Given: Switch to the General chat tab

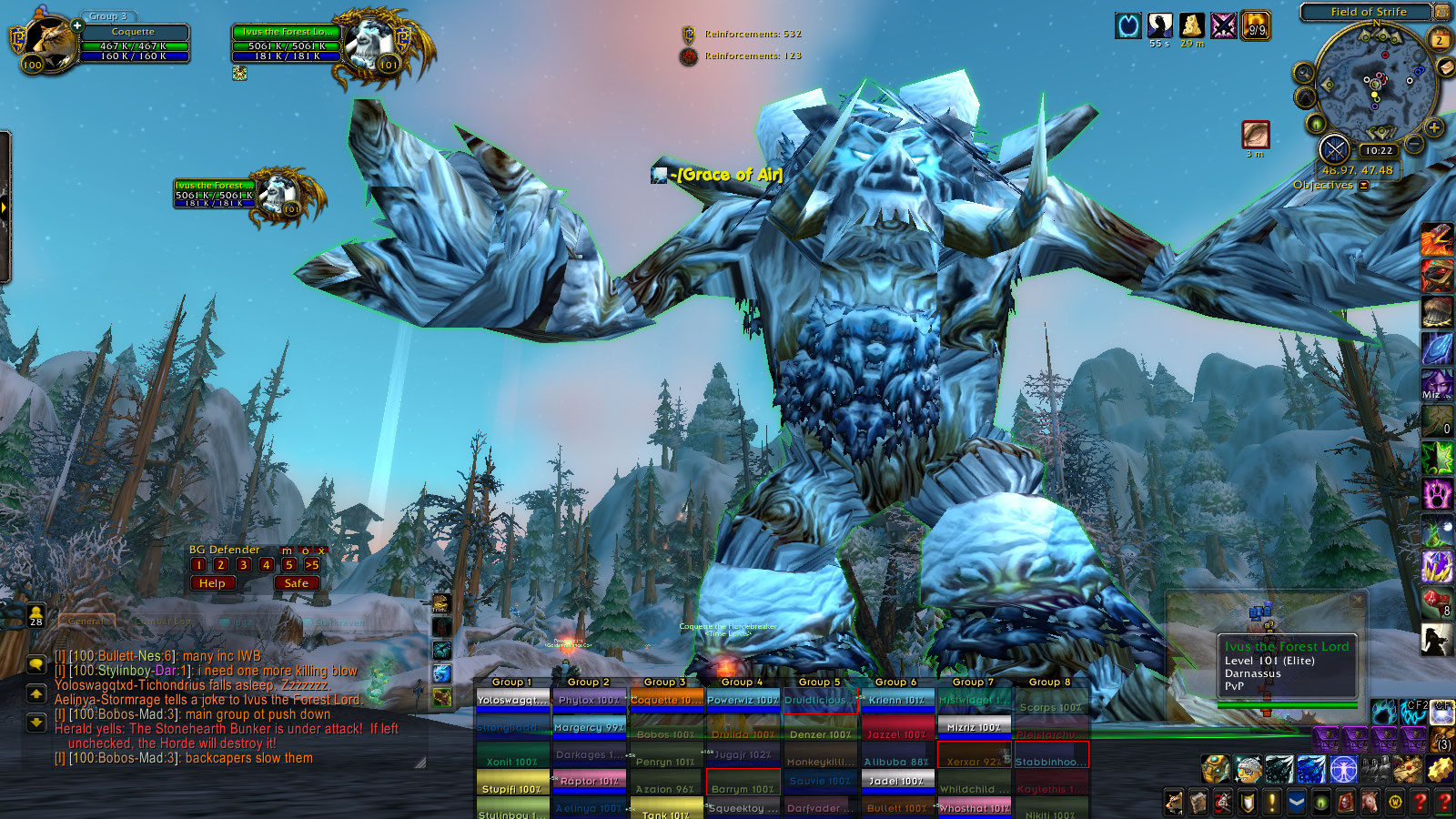Looking at the screenshot, I should (86, 622).
